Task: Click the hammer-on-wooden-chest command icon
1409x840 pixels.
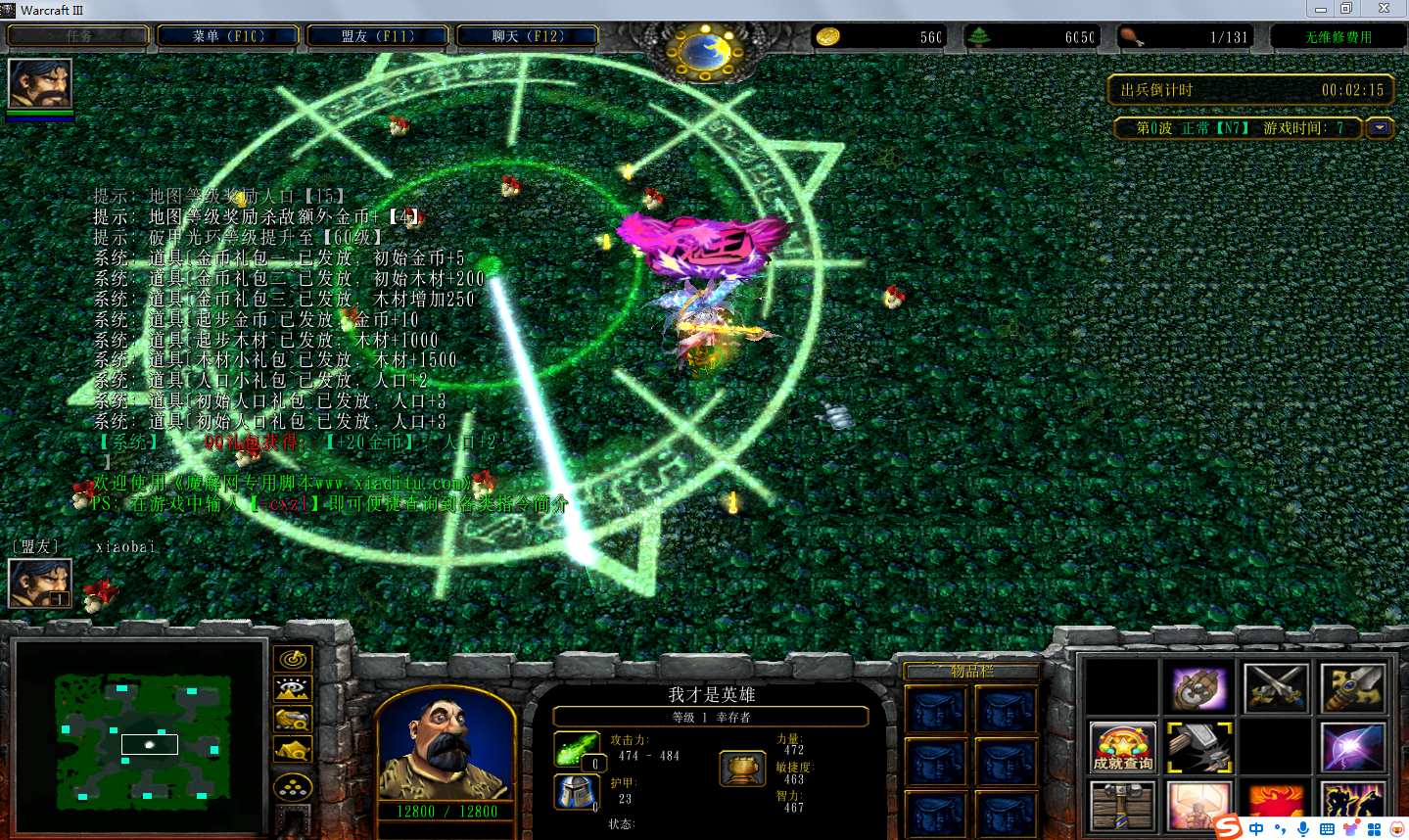Action: 1122,806
